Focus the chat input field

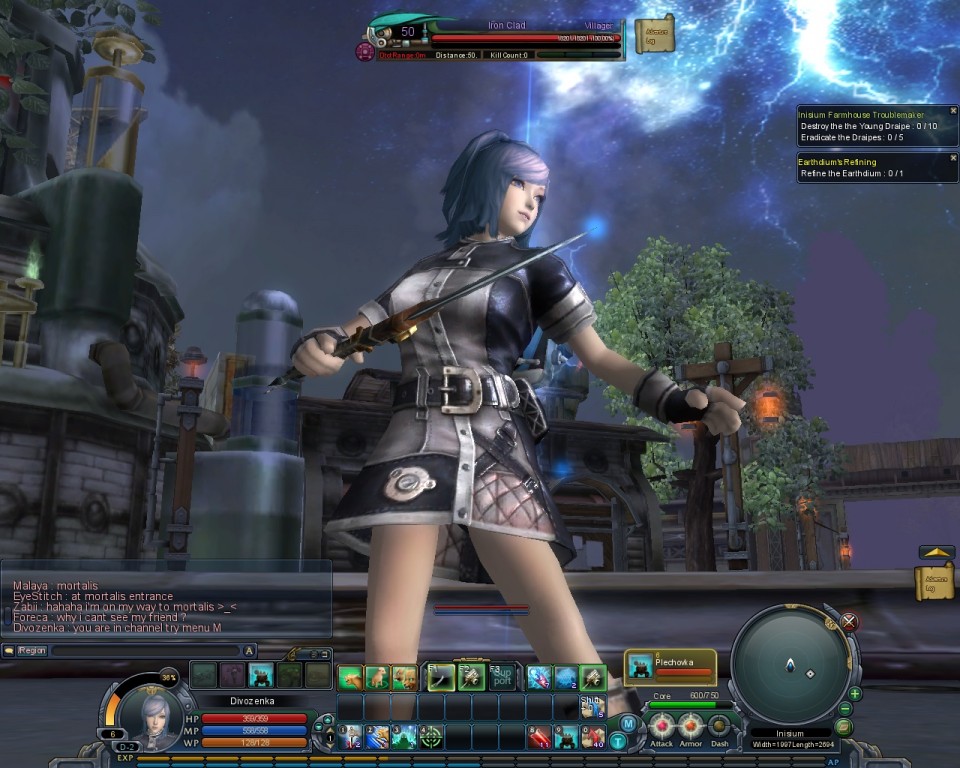[x=145, y=650]
